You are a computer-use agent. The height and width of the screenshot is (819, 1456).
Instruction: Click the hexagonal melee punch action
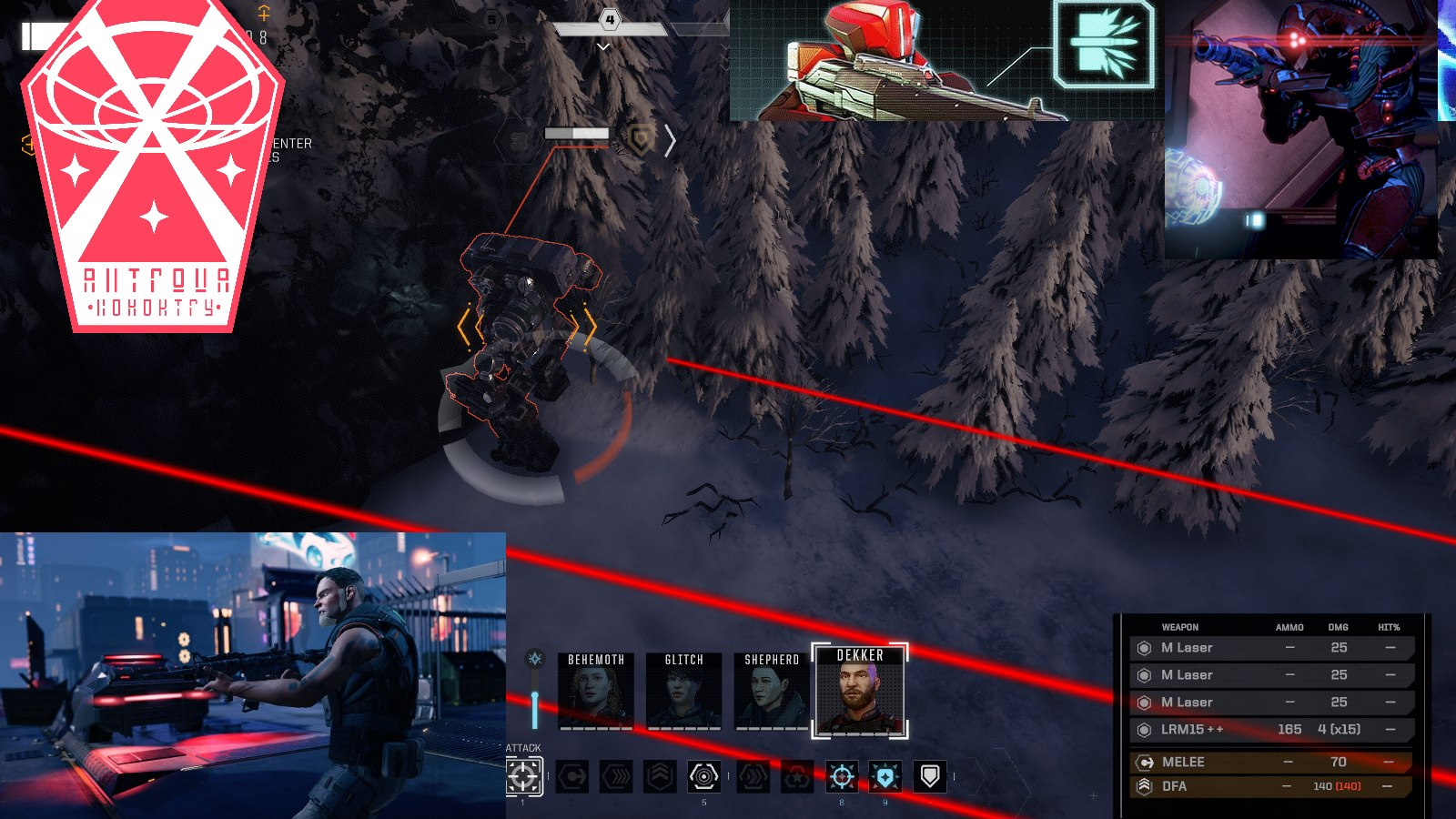coord(572,776)
